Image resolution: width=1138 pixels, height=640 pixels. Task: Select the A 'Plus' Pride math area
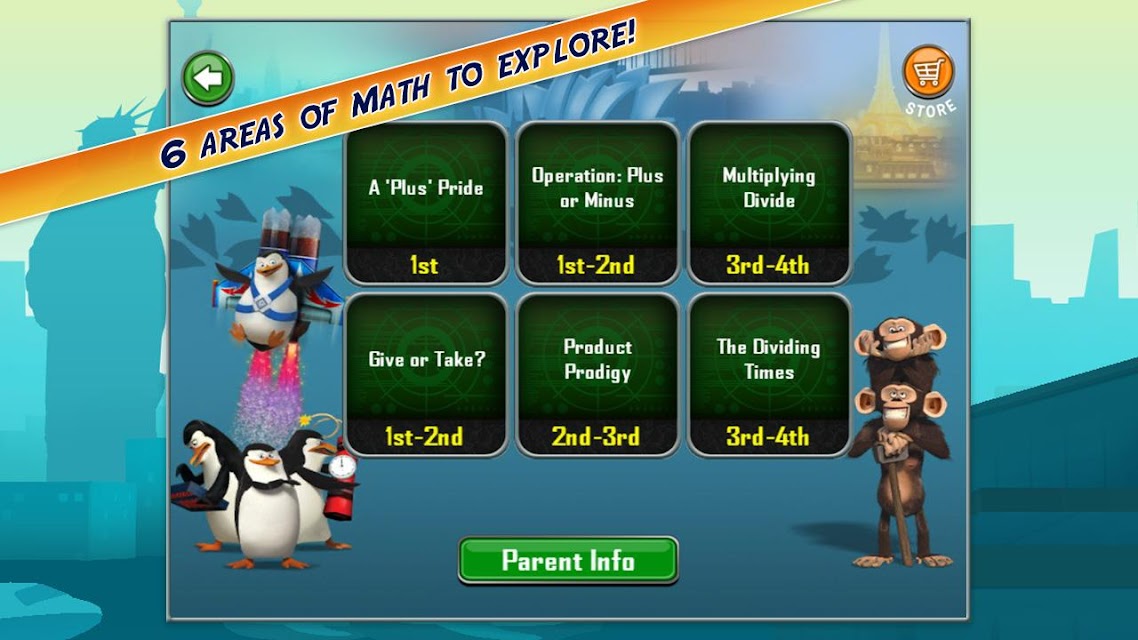(x=425, y=203)
